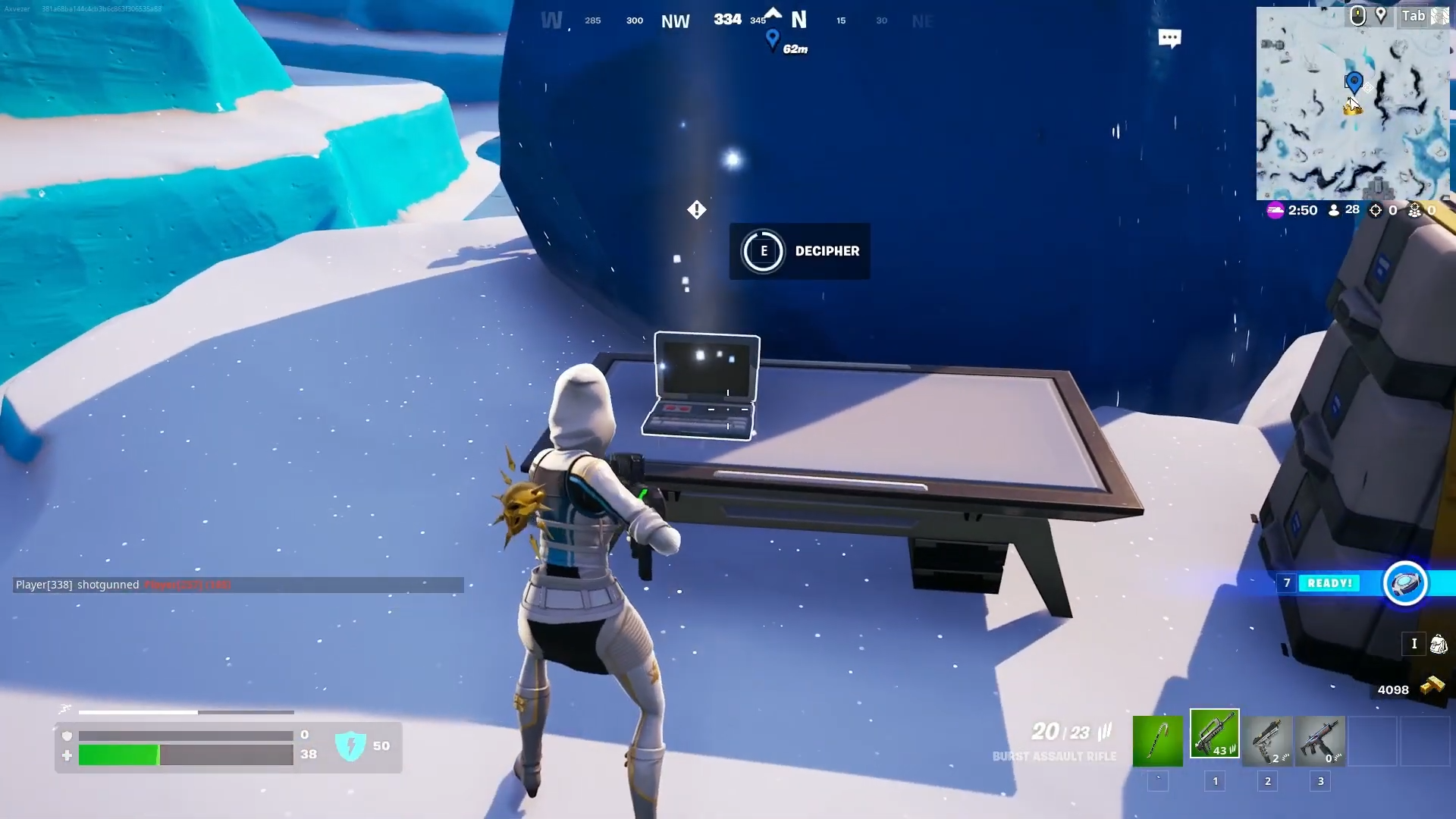This screenshot has height=819, width=1456.
Task: Click the READY! equipment item
Action: [1404, 583]
